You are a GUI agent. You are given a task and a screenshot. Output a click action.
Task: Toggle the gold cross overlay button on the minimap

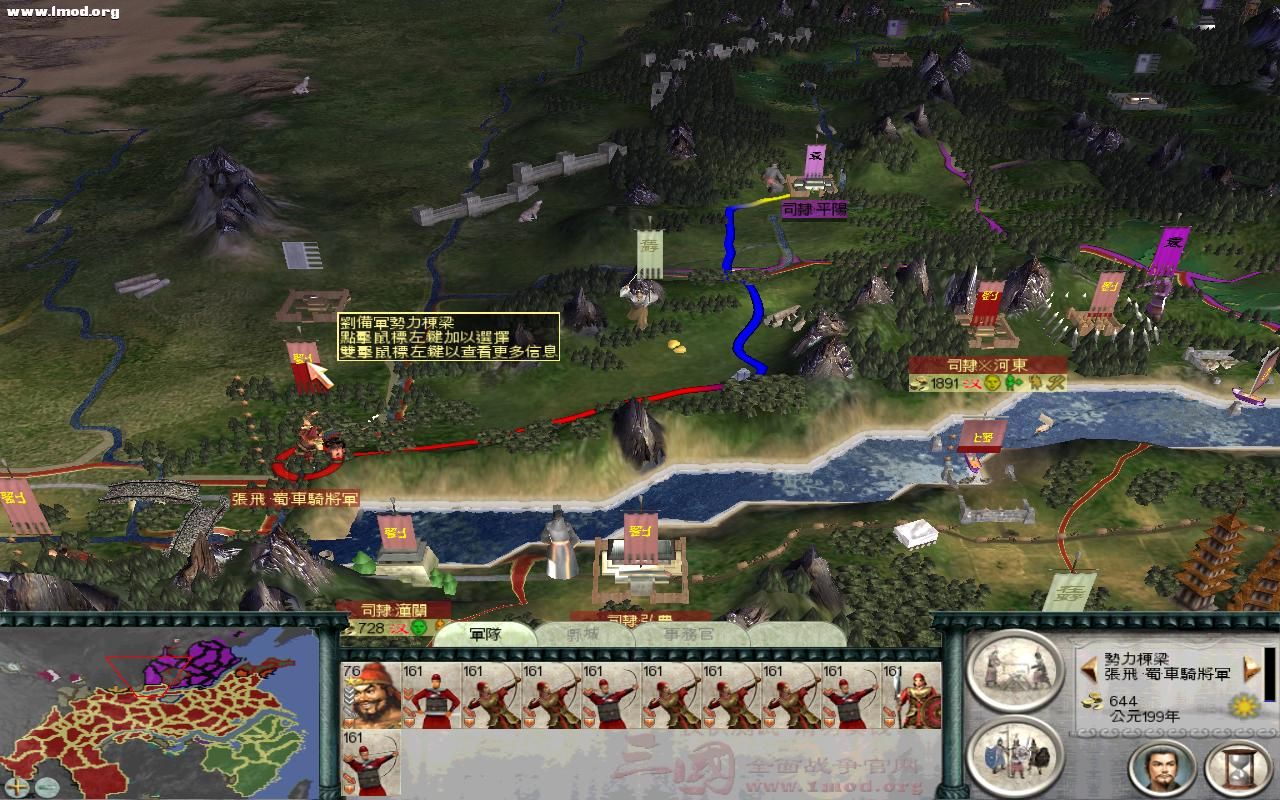[x=15, y=786]
